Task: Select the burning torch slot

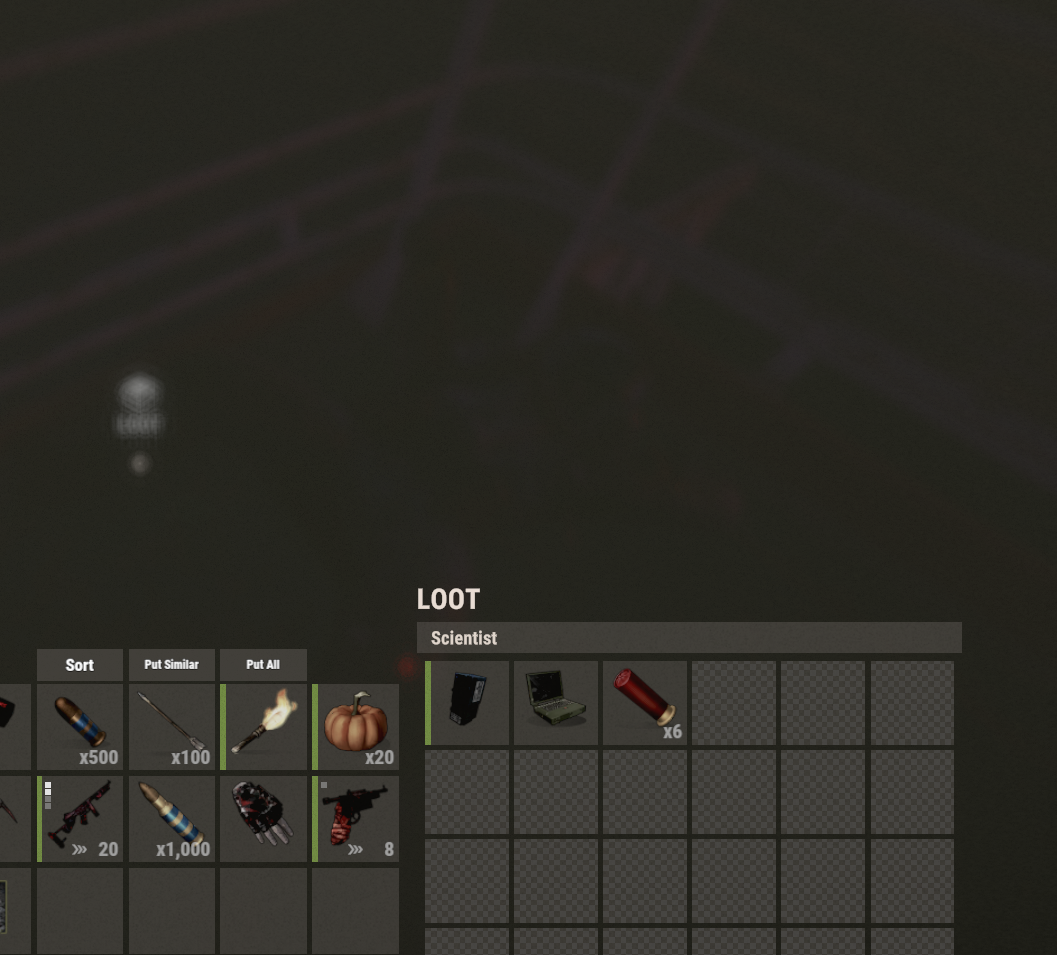Action: click(264, 727)
